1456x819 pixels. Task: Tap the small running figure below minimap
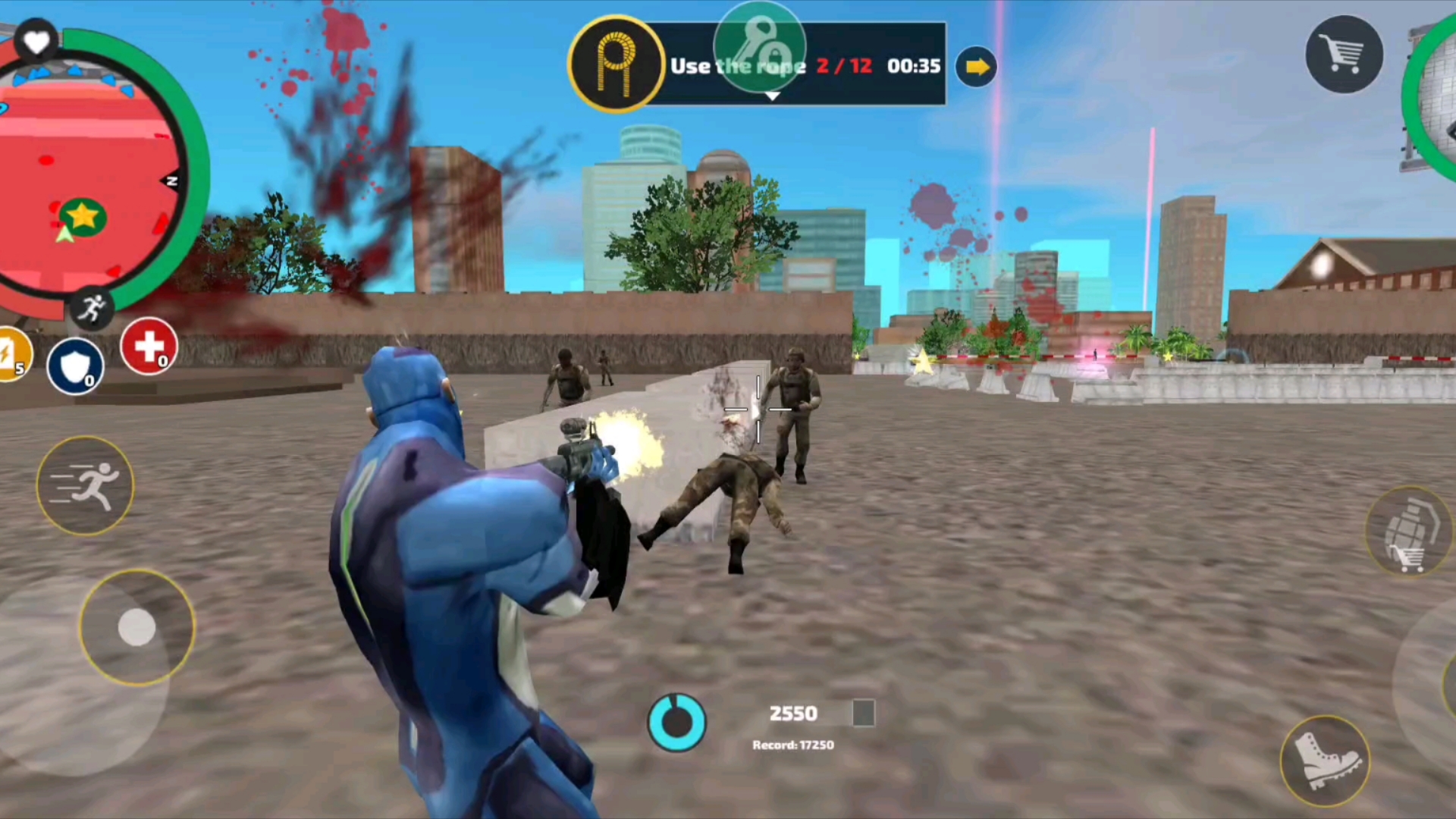coord(93,308)
